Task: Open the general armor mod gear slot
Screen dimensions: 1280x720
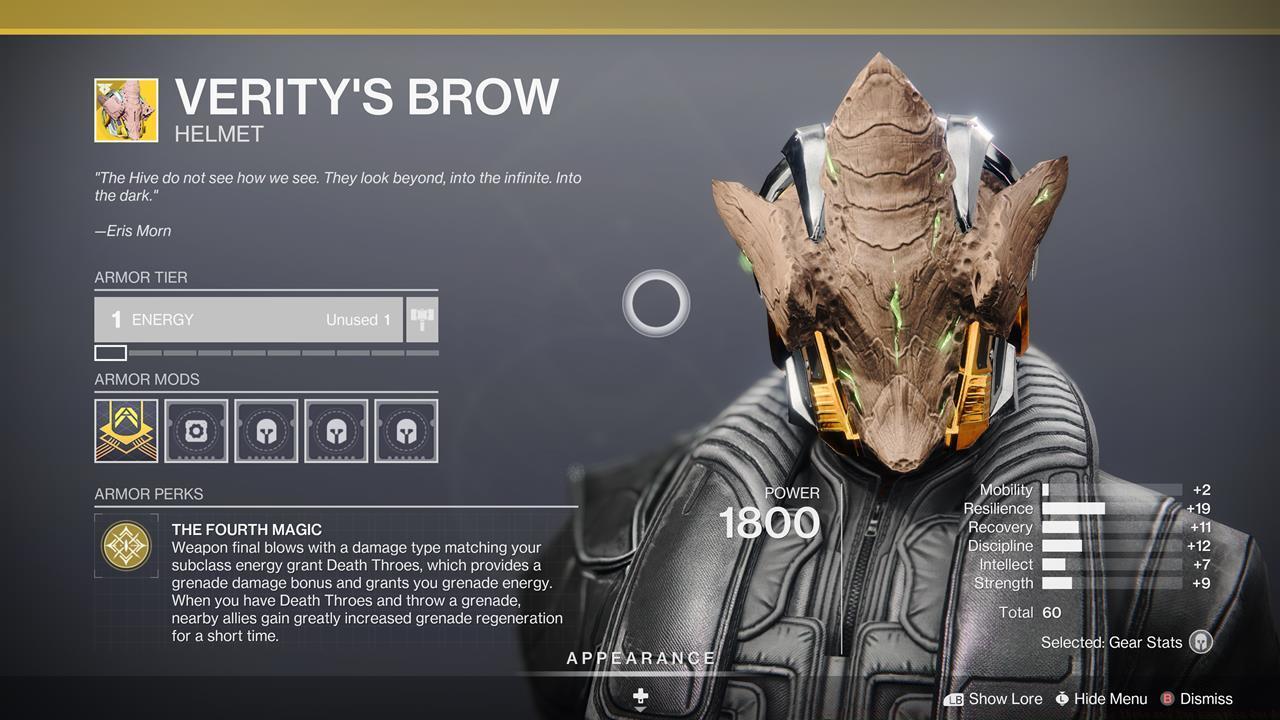Action: coord(196,431)
